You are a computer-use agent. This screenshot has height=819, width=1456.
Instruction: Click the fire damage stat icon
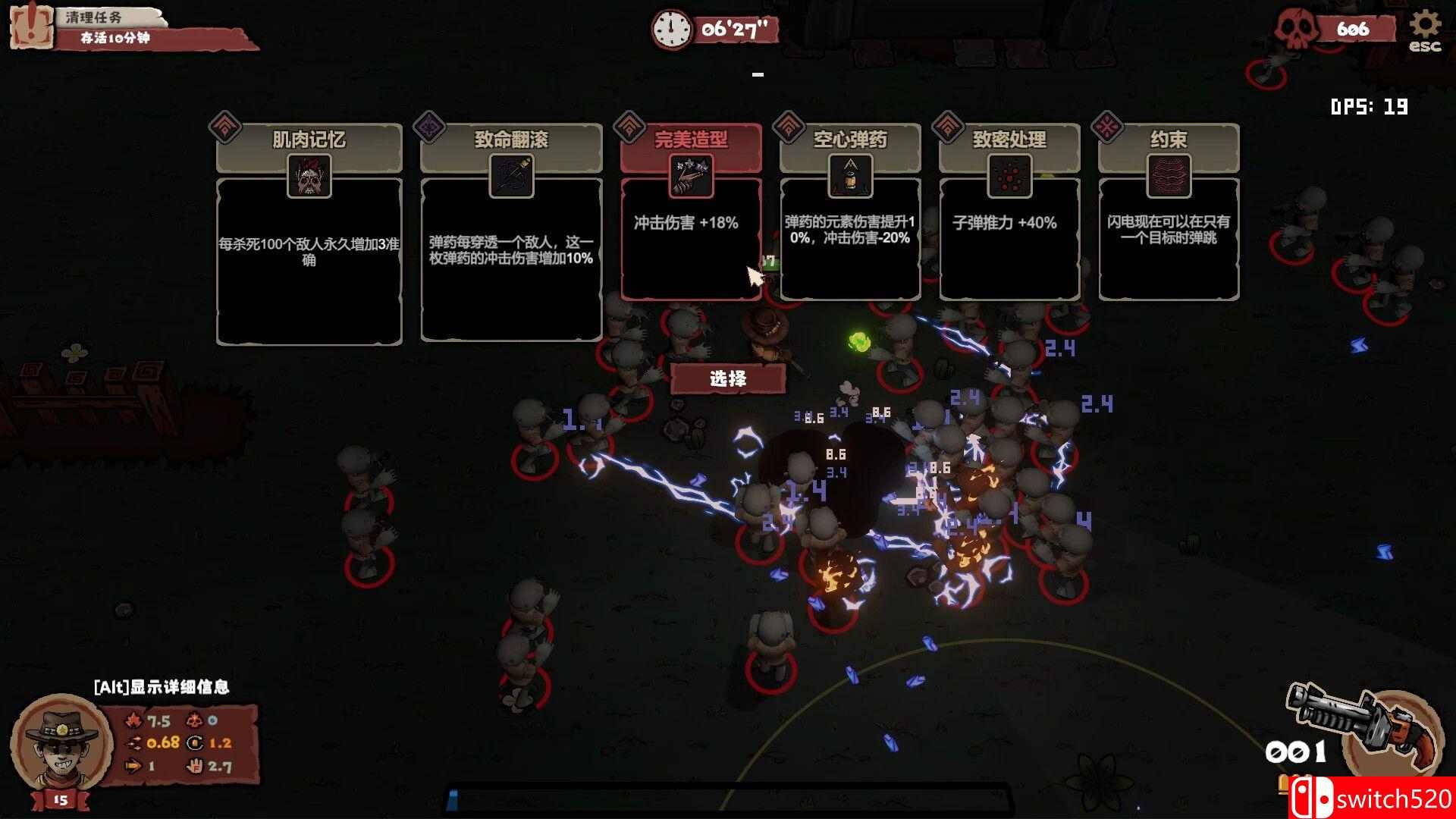(133, 719)
